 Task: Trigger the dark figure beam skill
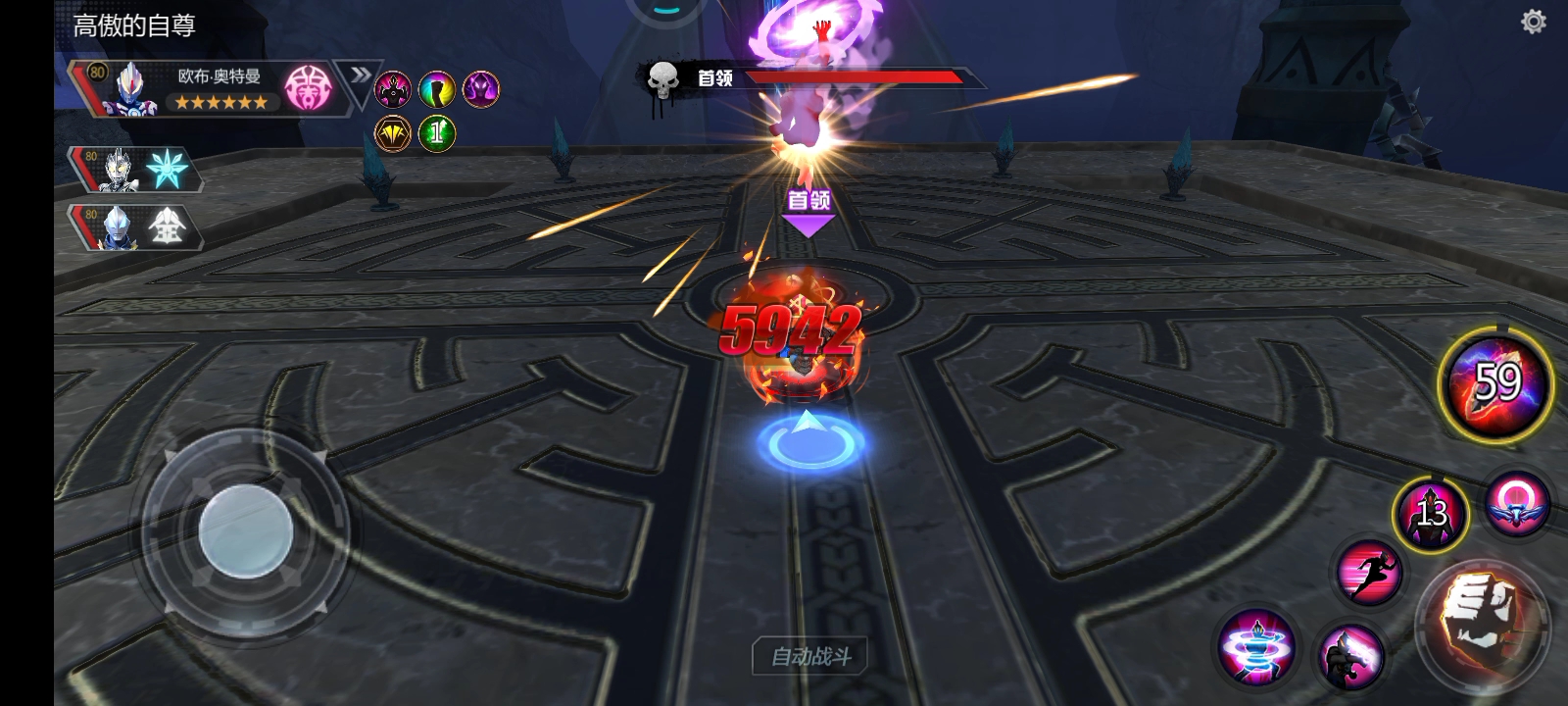(x=1351, y=655)
